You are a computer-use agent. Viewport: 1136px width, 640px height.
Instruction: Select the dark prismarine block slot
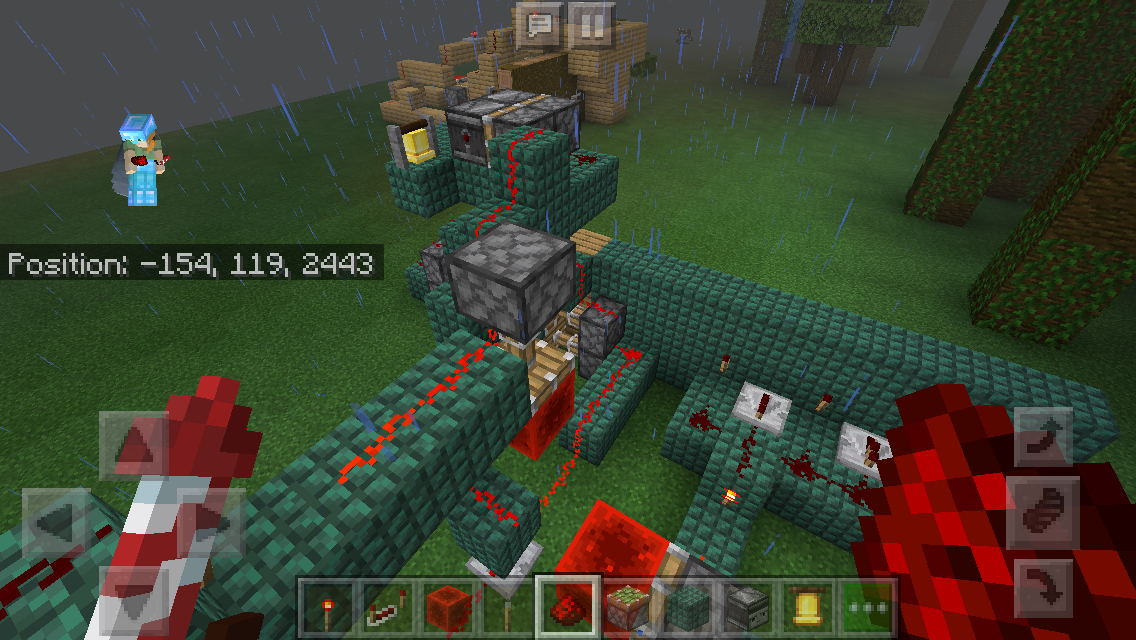[687, 607]
